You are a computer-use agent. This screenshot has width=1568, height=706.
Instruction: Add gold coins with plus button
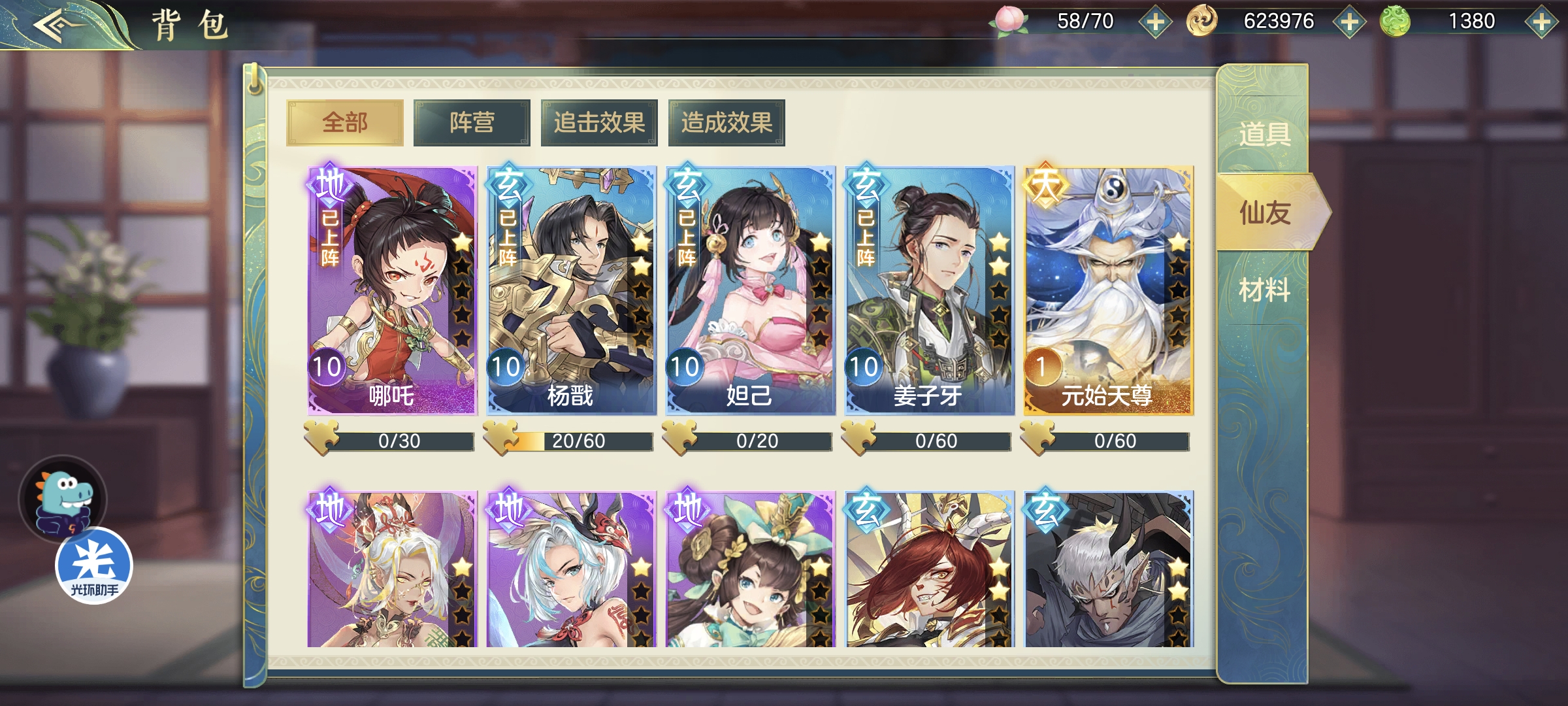(x=1349, y=22)
